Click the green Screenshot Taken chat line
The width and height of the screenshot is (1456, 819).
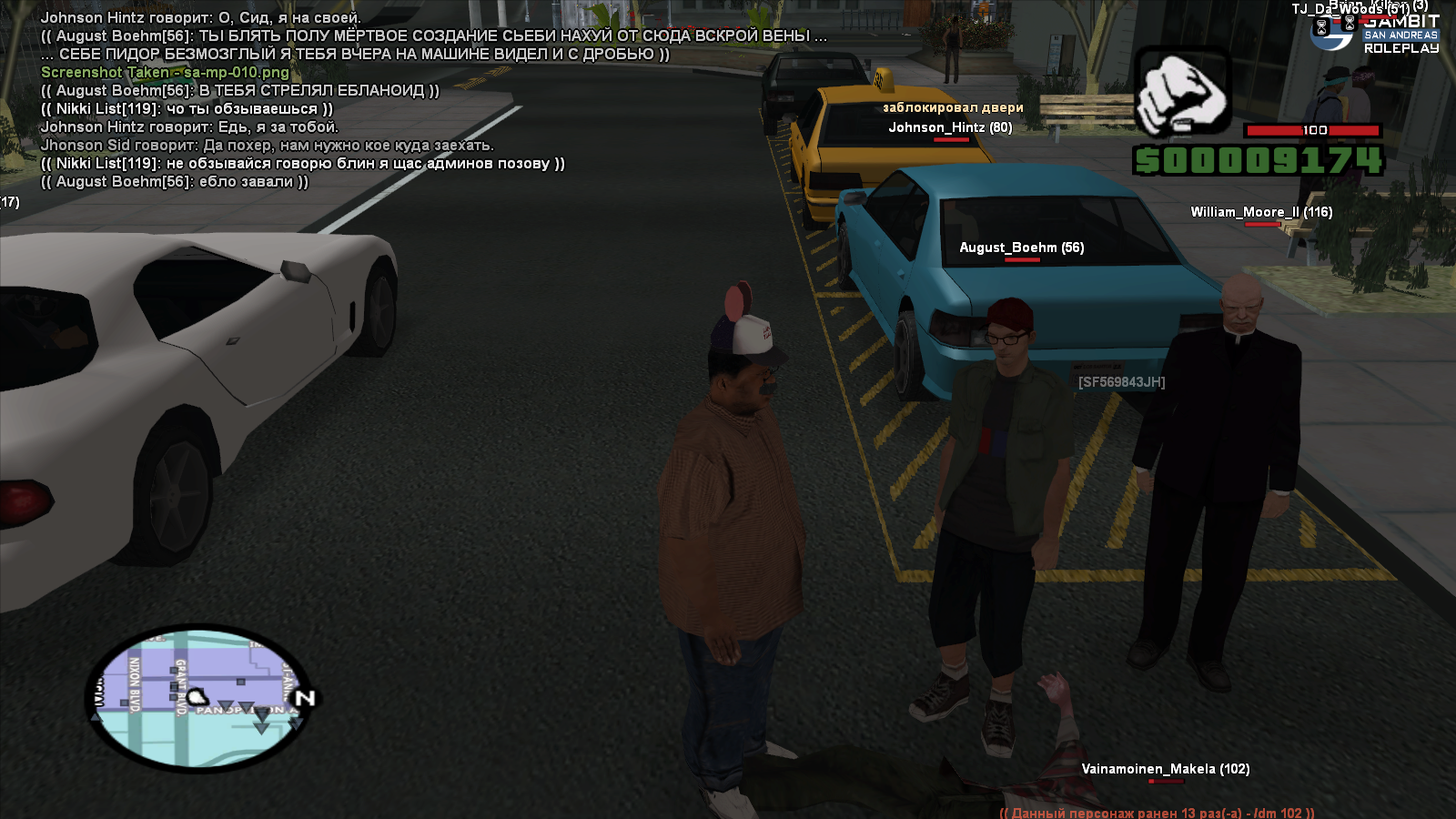pyautogui.click(x=165, y=72)
